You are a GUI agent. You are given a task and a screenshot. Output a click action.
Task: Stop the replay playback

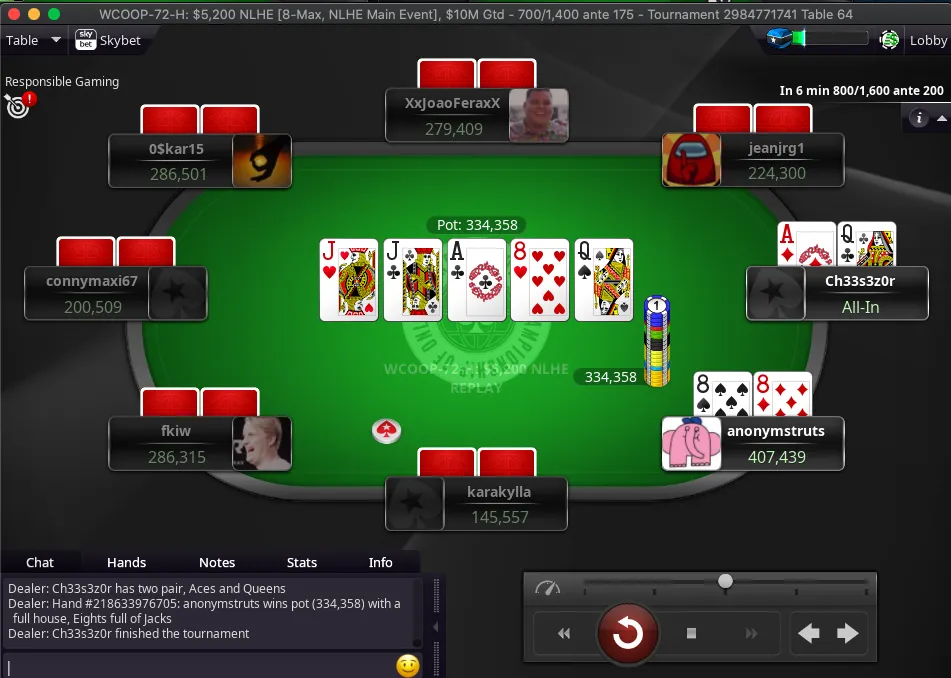coord(691,633)
